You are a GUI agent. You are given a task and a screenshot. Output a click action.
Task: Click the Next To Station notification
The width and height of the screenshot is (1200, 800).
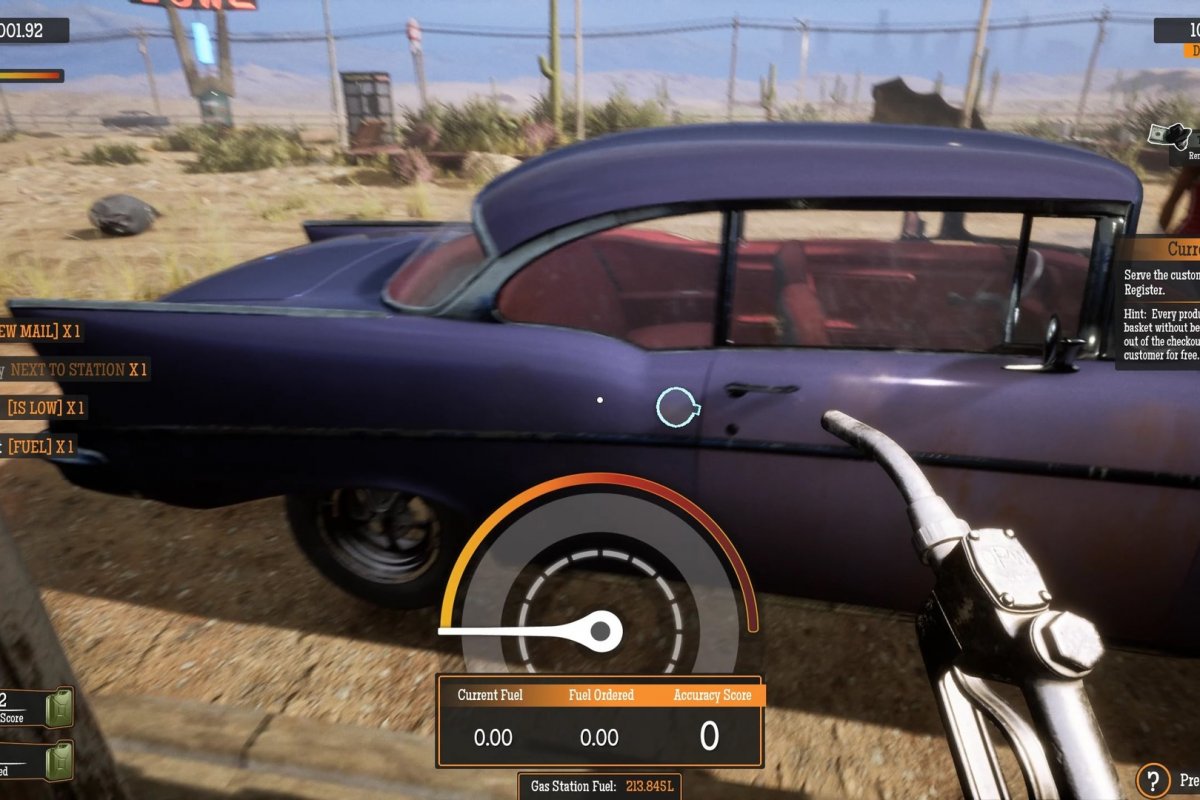coord(77,370)
